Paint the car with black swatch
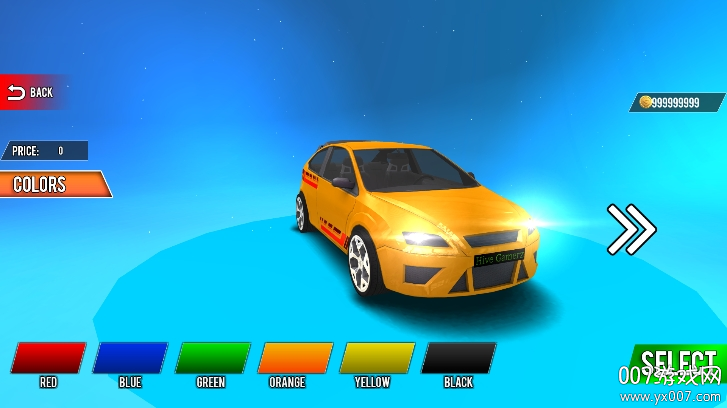 point(459,358)
